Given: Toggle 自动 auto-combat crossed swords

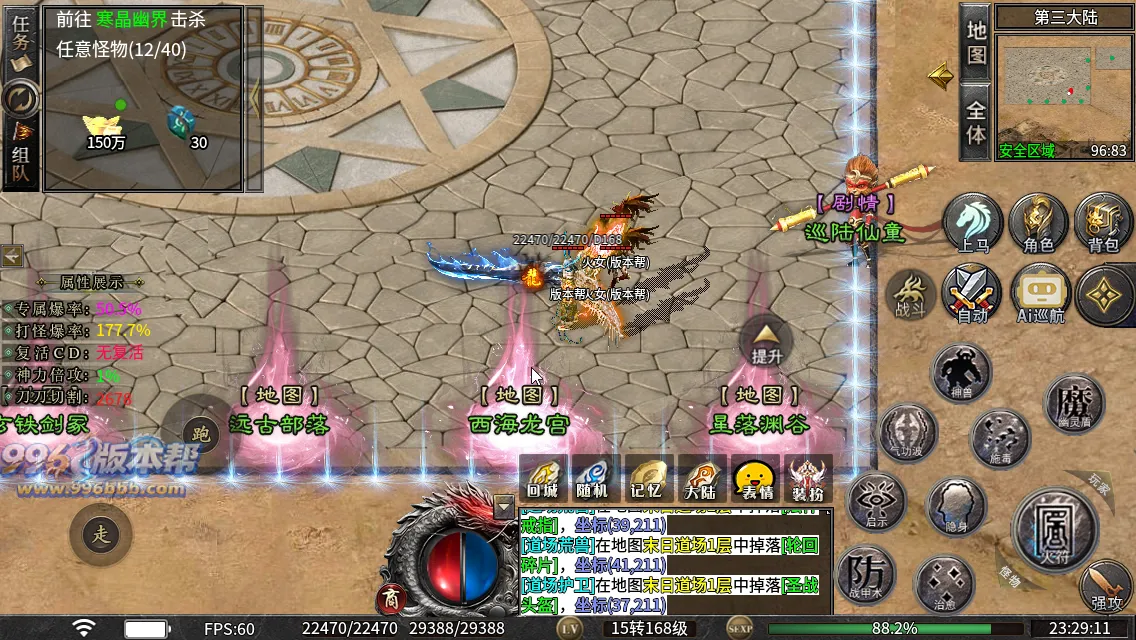Looking at the screenshot, I should coord(972,295).
